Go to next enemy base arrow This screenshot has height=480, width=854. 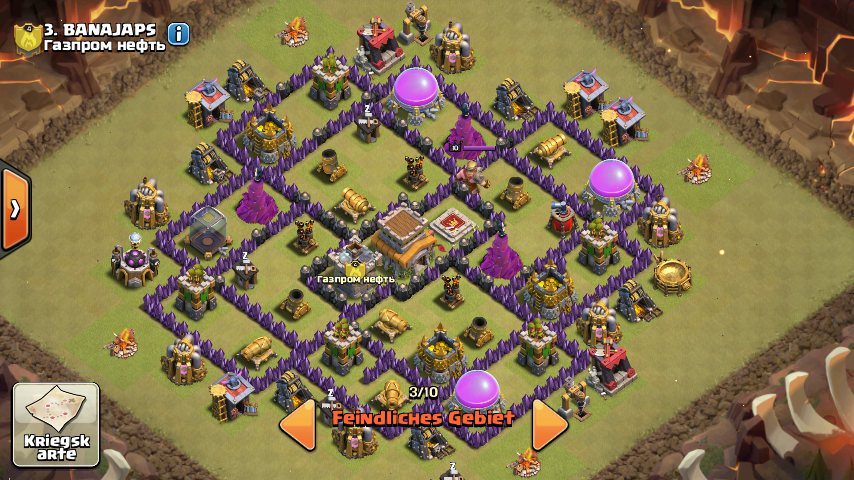click(x=549, y=424)
